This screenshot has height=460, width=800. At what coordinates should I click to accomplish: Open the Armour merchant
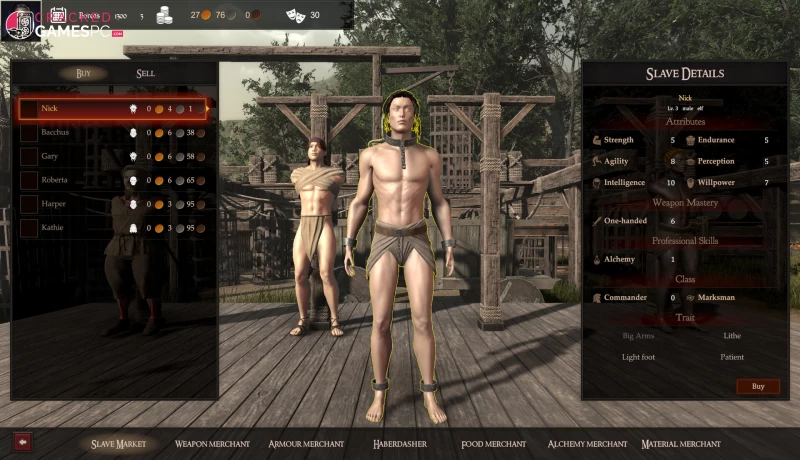click(x=306, y=443)
